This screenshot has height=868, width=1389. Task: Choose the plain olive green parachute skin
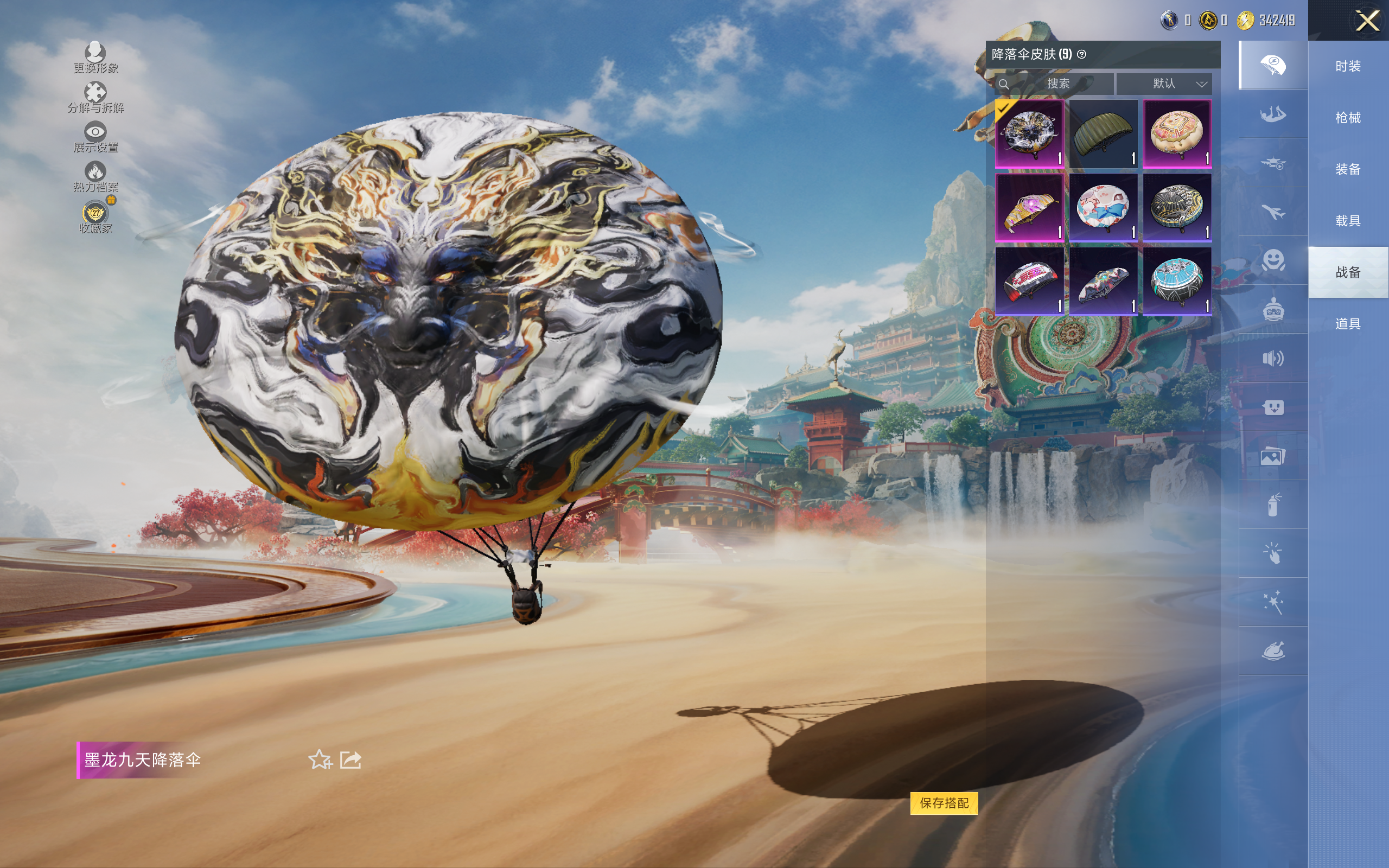[1103, 134]
